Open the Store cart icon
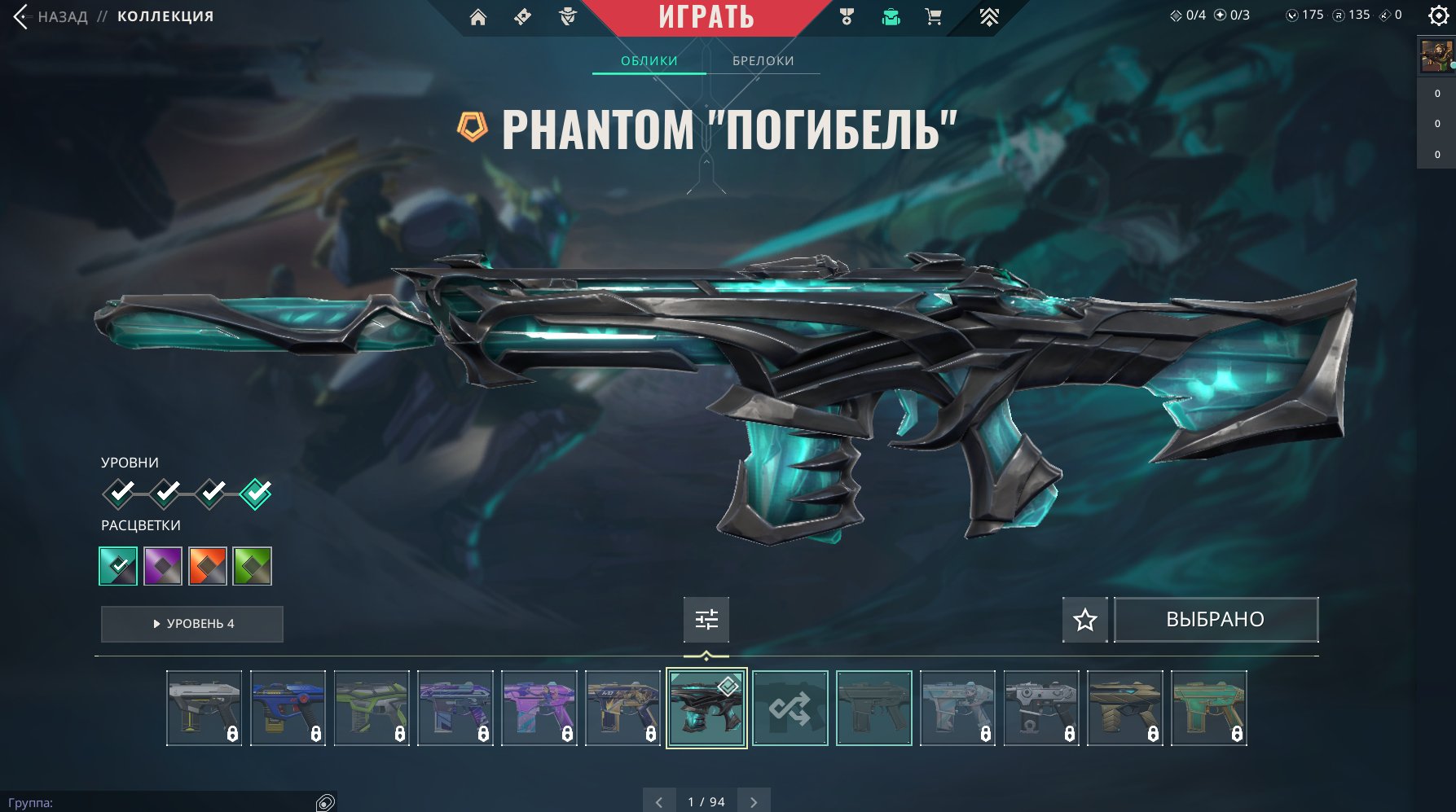The image size is (1456, 812). (x=934, y=16)
